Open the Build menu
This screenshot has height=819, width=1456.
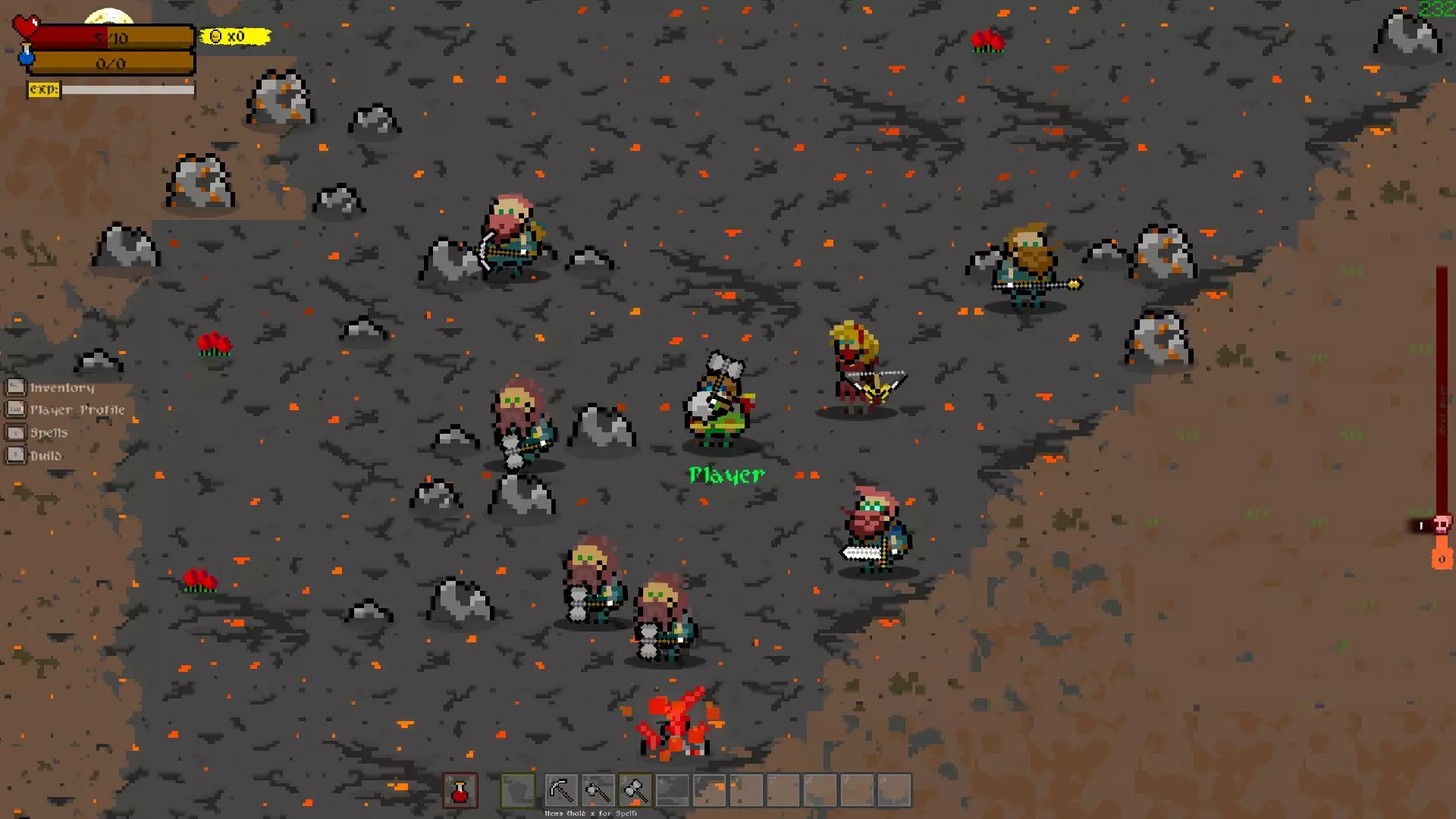(x=46, y=455)
